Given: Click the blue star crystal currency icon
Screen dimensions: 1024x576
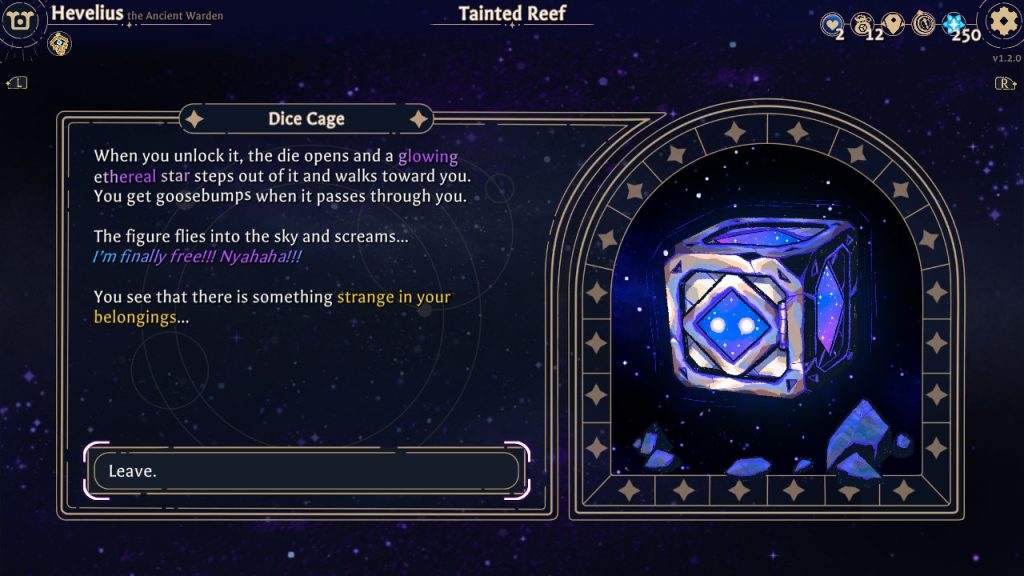Looking at the screenshot, I should [x=954, y=24].
